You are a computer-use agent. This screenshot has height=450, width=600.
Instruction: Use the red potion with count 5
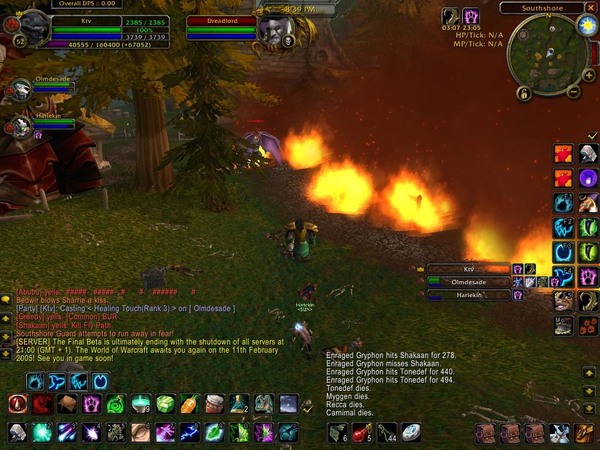362,432
